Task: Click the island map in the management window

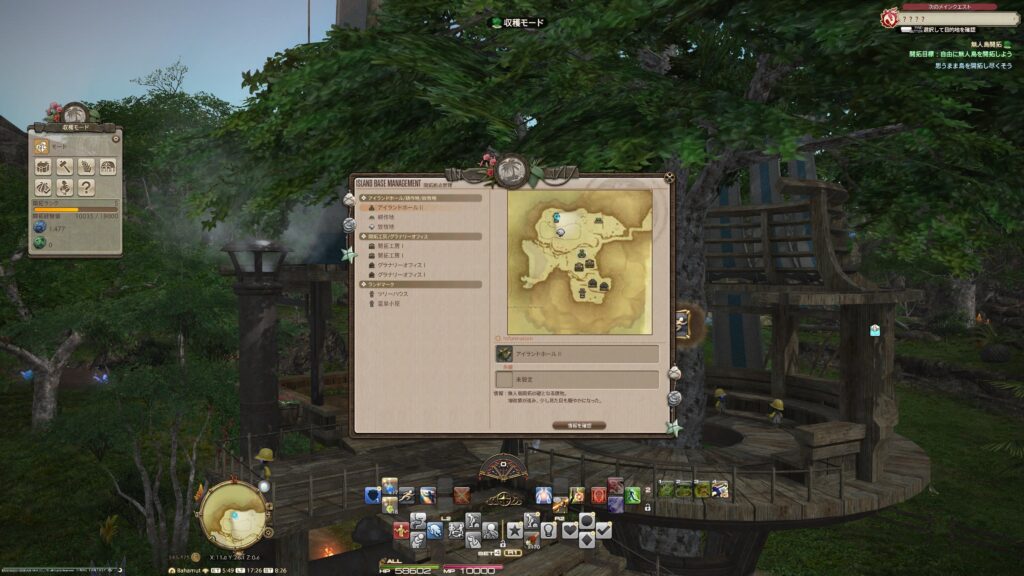Action: (580, 261)
